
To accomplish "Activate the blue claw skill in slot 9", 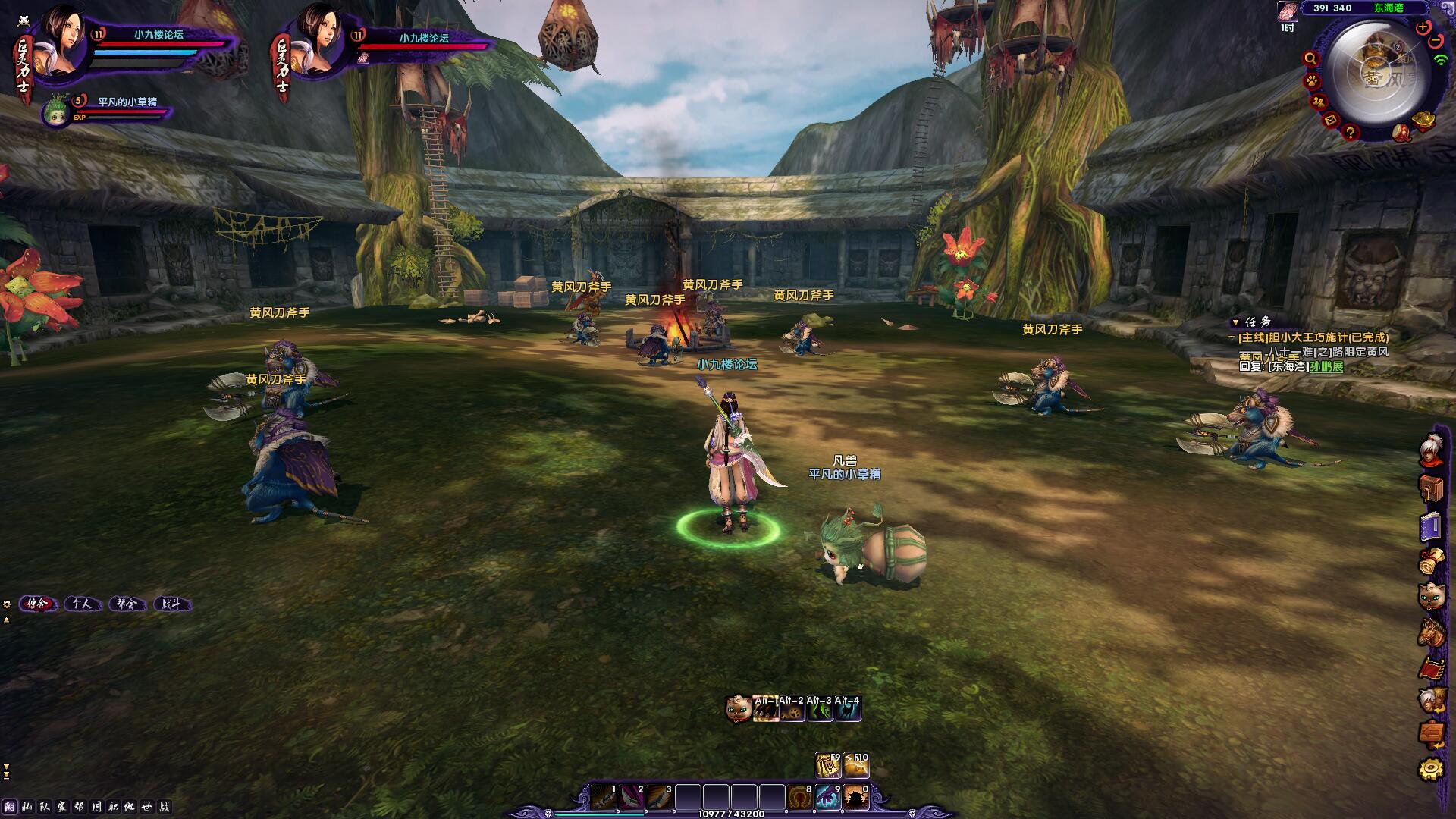I will coord(827,798).
